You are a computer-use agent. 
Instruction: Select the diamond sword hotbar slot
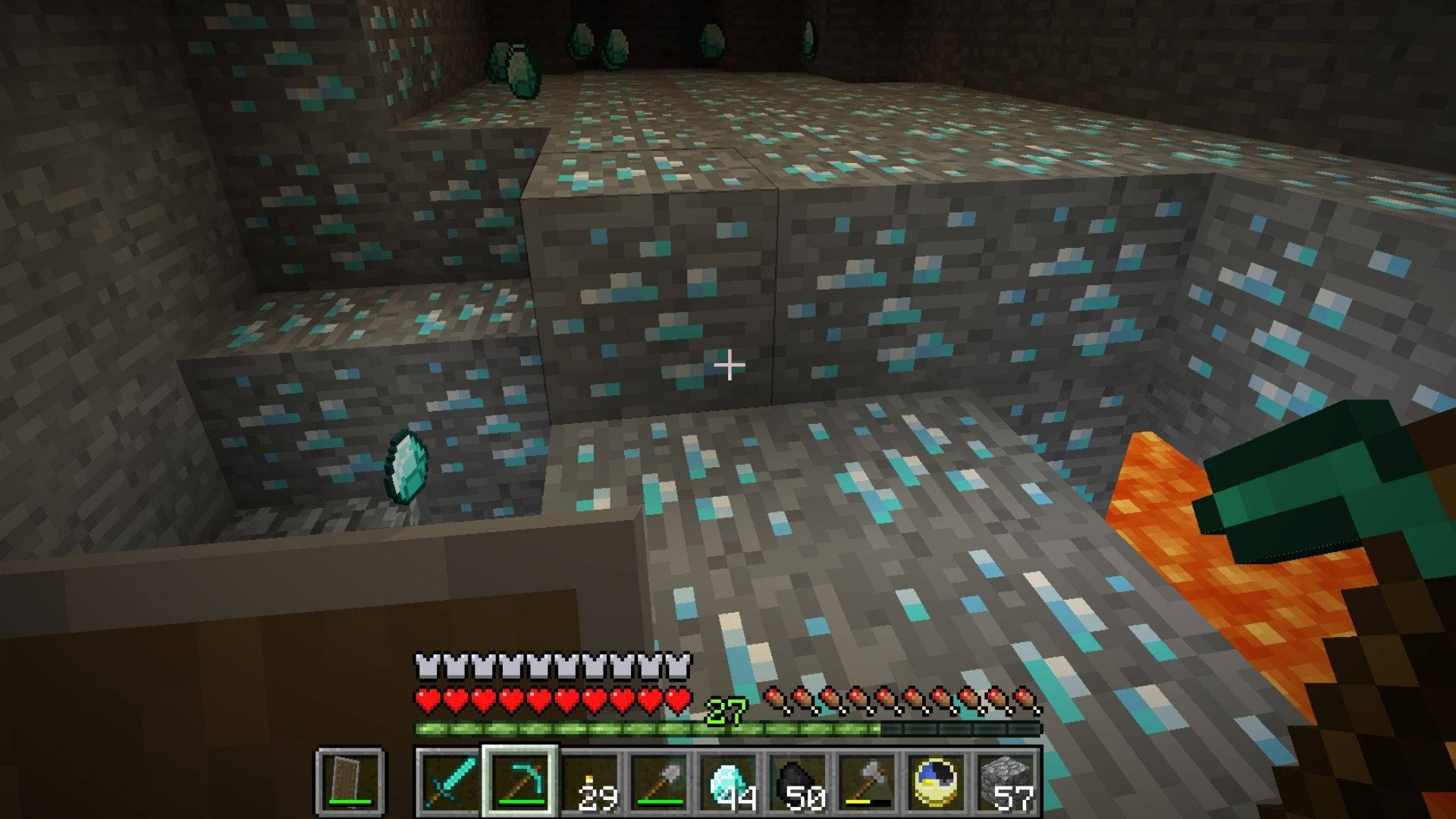point(449,781)
